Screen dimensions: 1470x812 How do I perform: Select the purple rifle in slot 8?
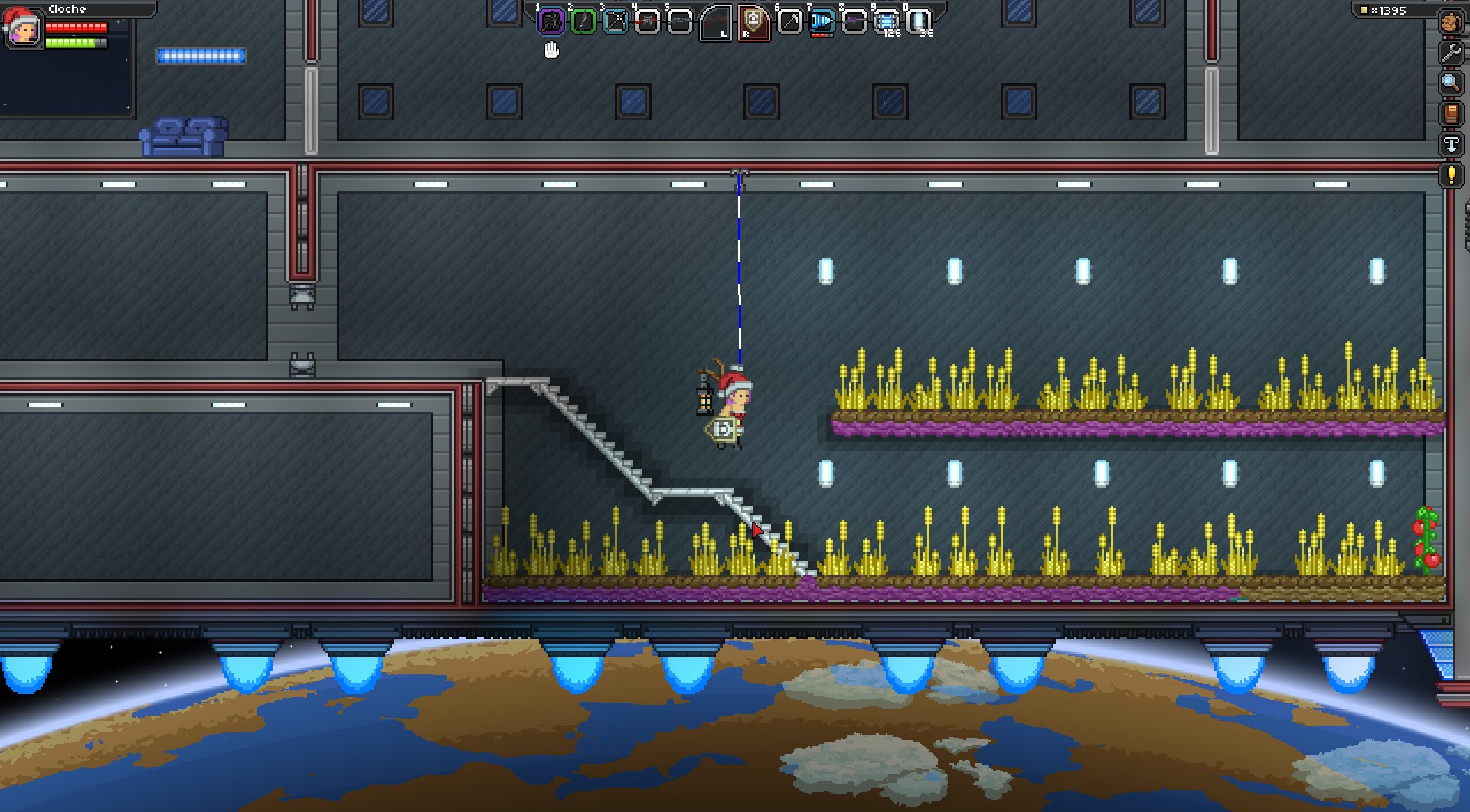[x=854, y=21]
